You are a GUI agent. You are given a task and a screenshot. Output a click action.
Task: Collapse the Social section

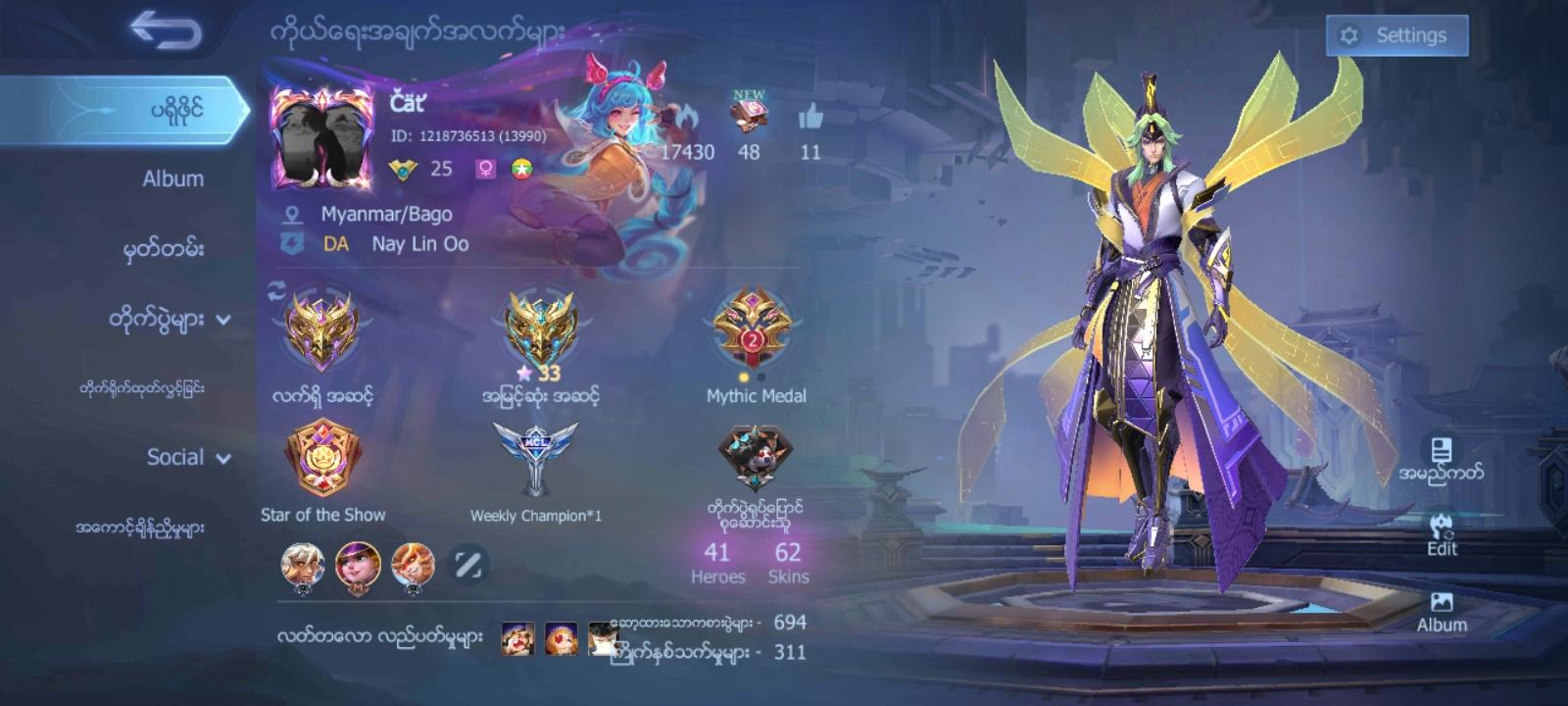click(x=176, y=457)
